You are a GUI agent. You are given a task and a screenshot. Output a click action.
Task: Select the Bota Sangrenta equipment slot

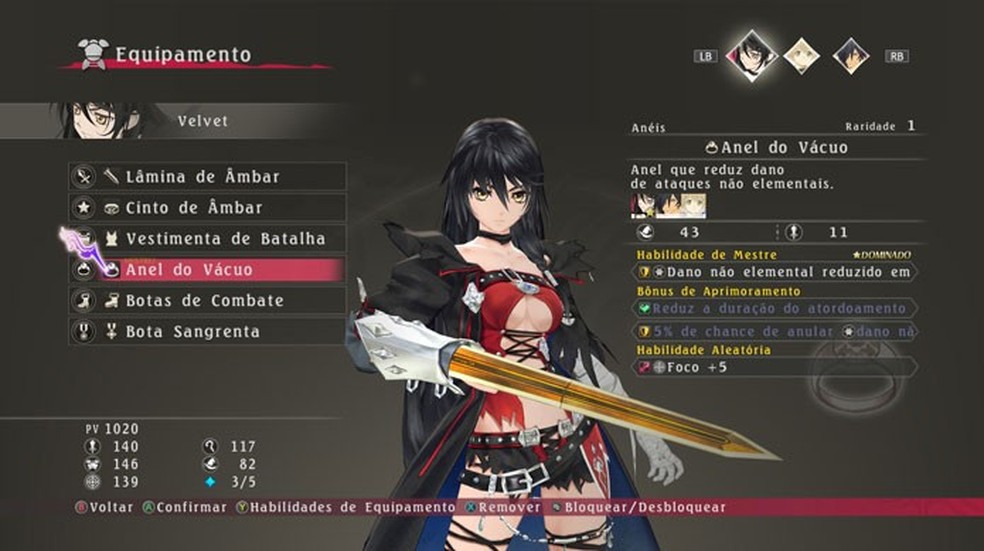207,332
